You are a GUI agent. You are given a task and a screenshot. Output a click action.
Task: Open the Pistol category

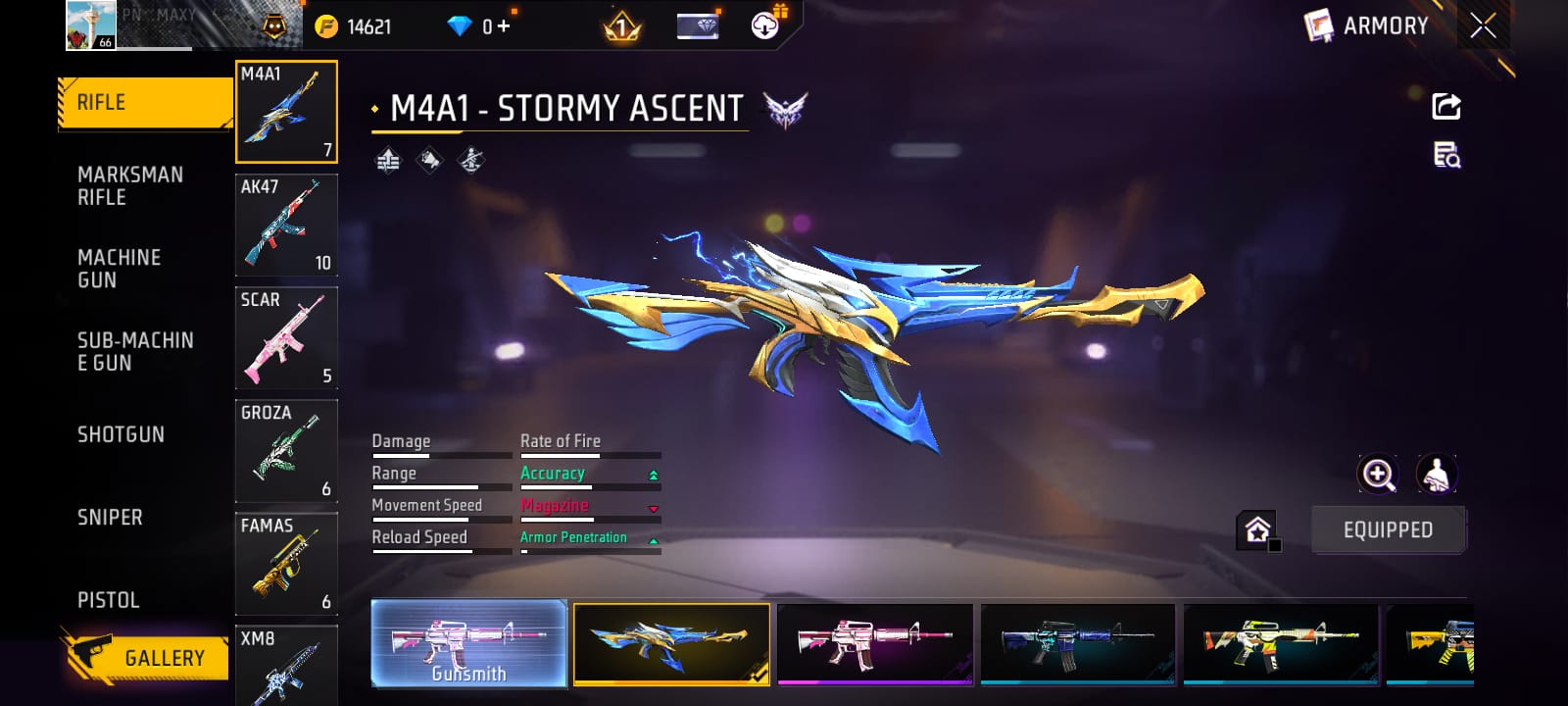(x=109, y=600)
